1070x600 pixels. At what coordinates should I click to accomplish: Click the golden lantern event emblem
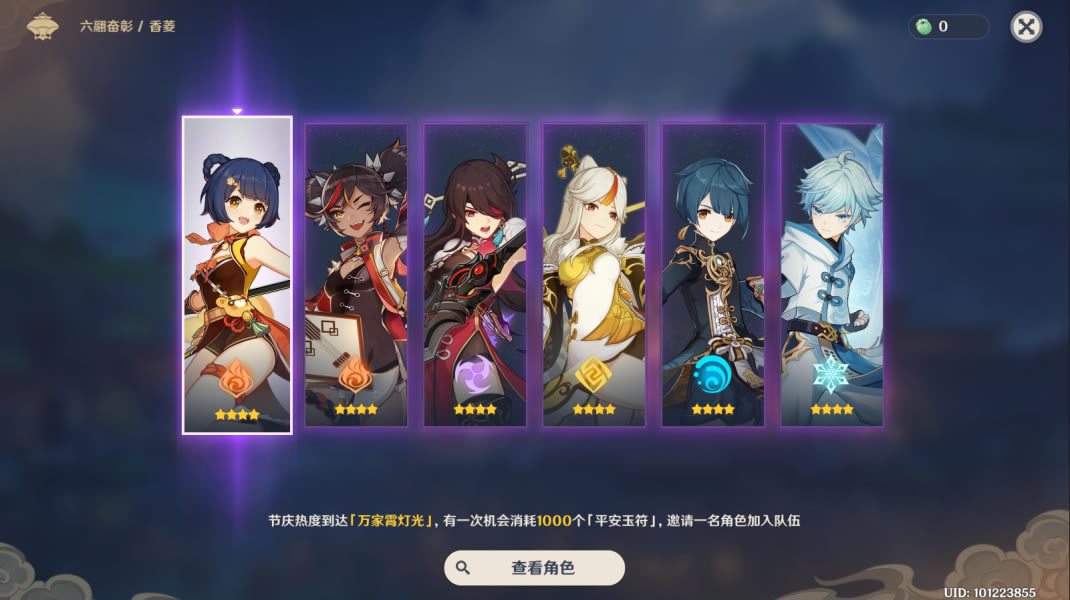(x=43, y=26)
